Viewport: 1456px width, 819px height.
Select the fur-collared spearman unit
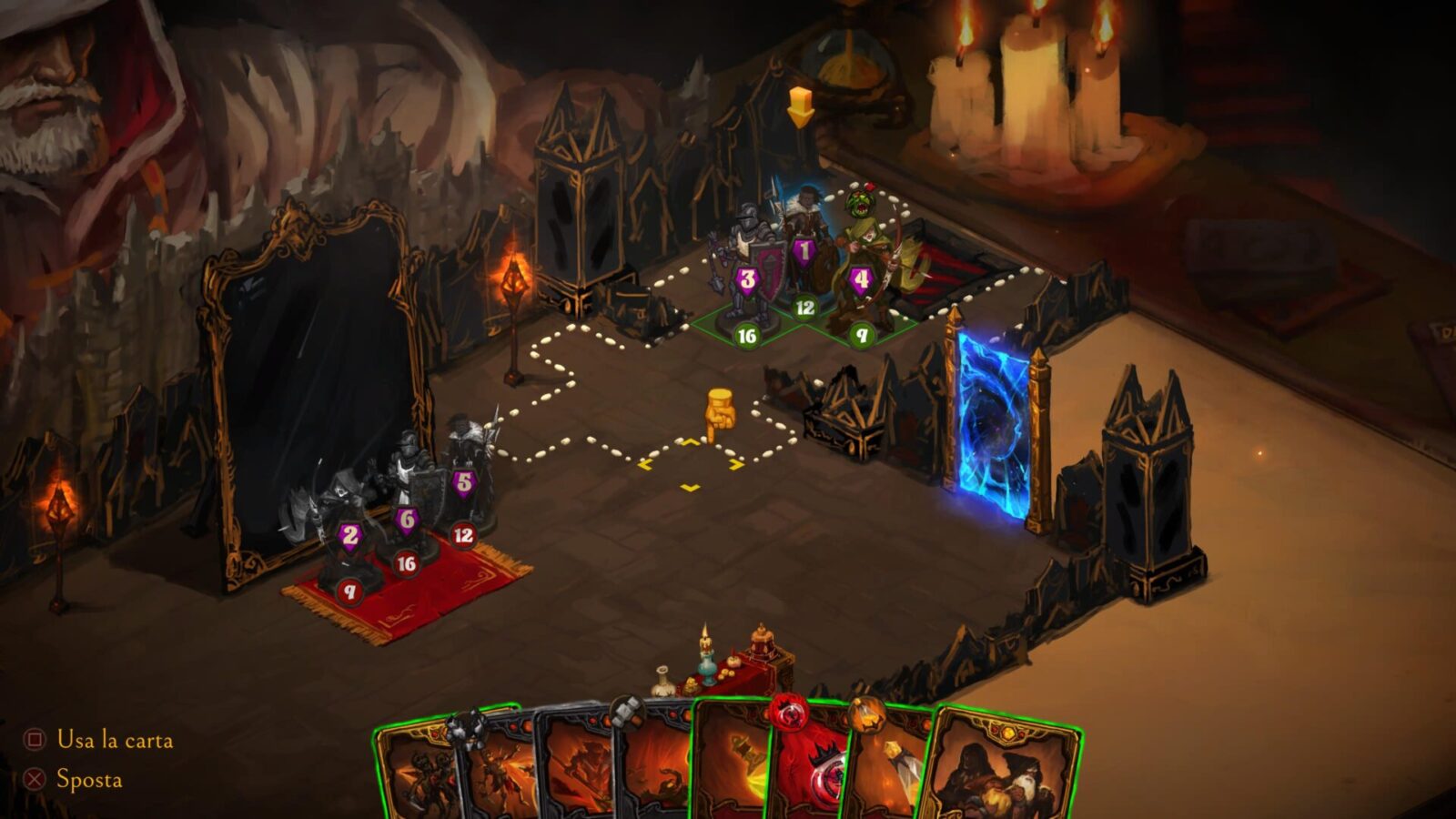pyautogui.click(x=804, y=237)
